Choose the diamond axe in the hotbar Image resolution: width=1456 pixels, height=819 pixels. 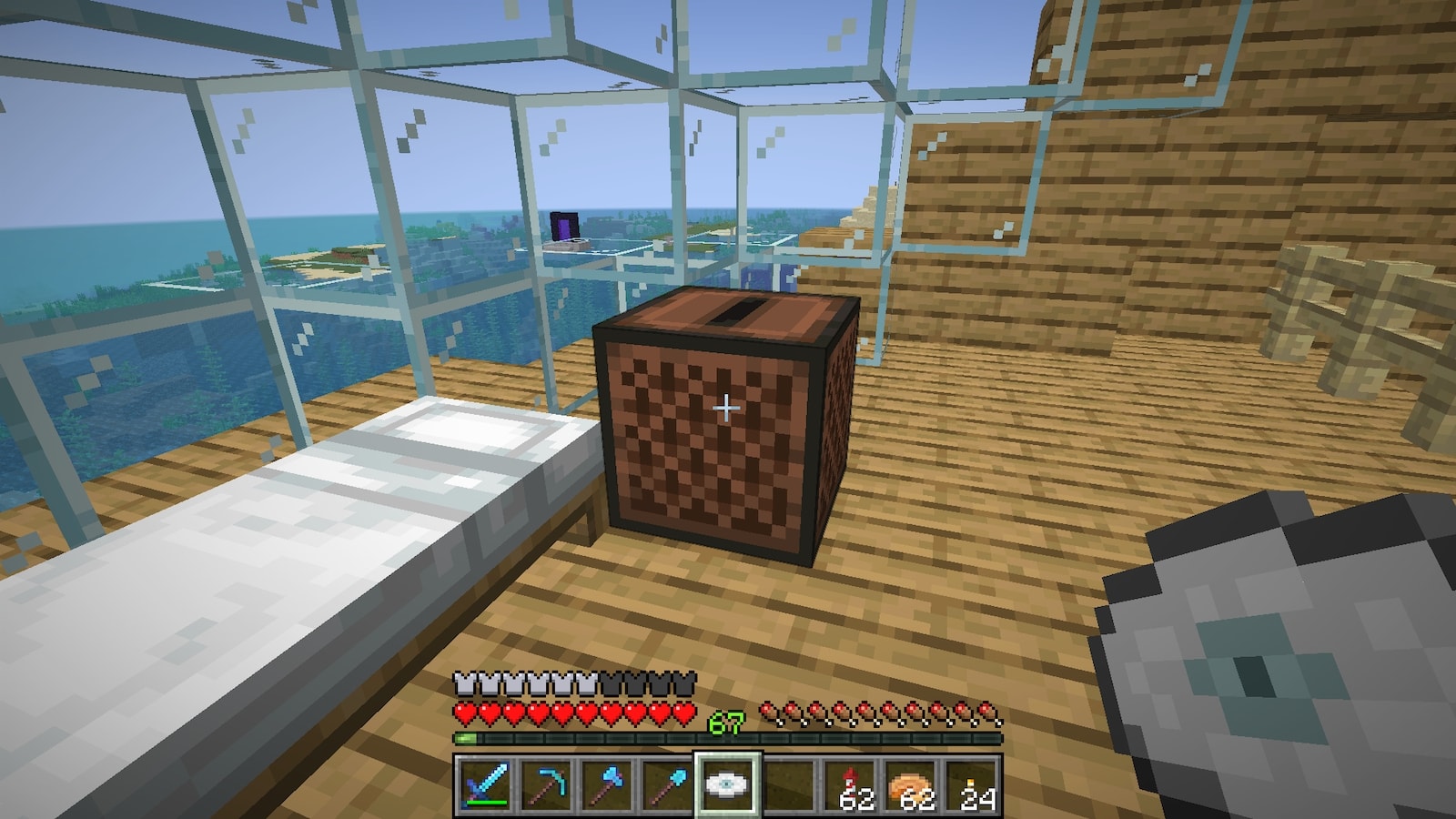click(605, 784)
